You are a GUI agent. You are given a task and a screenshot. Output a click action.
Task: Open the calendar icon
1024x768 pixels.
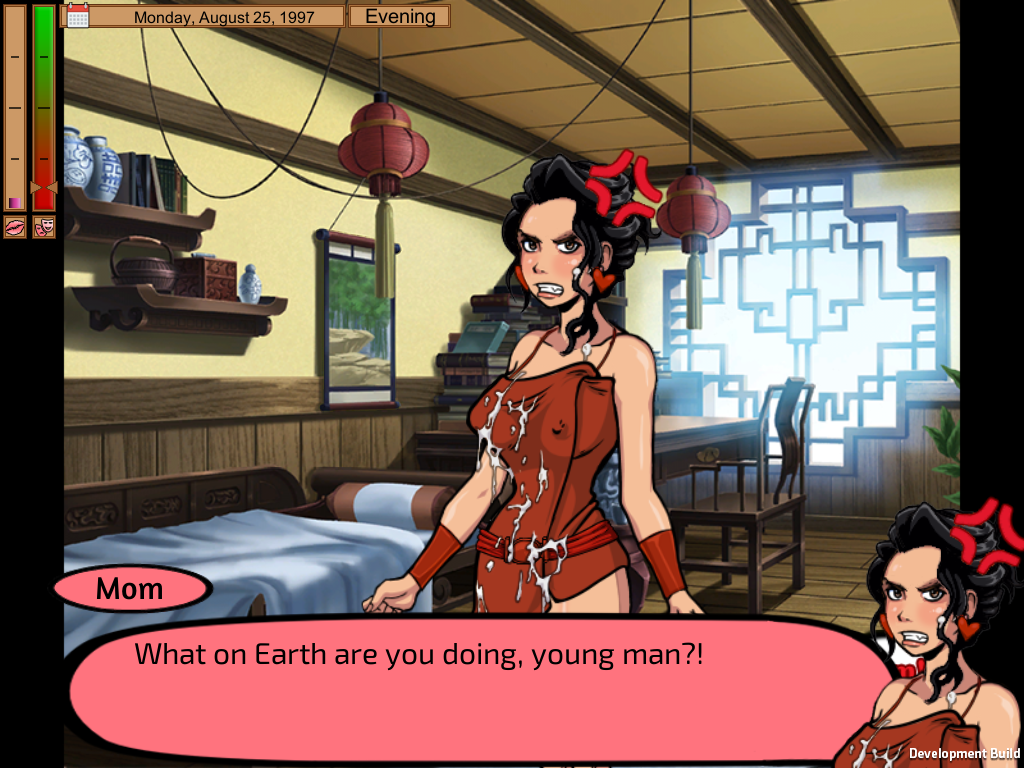(x=78, y=15)
